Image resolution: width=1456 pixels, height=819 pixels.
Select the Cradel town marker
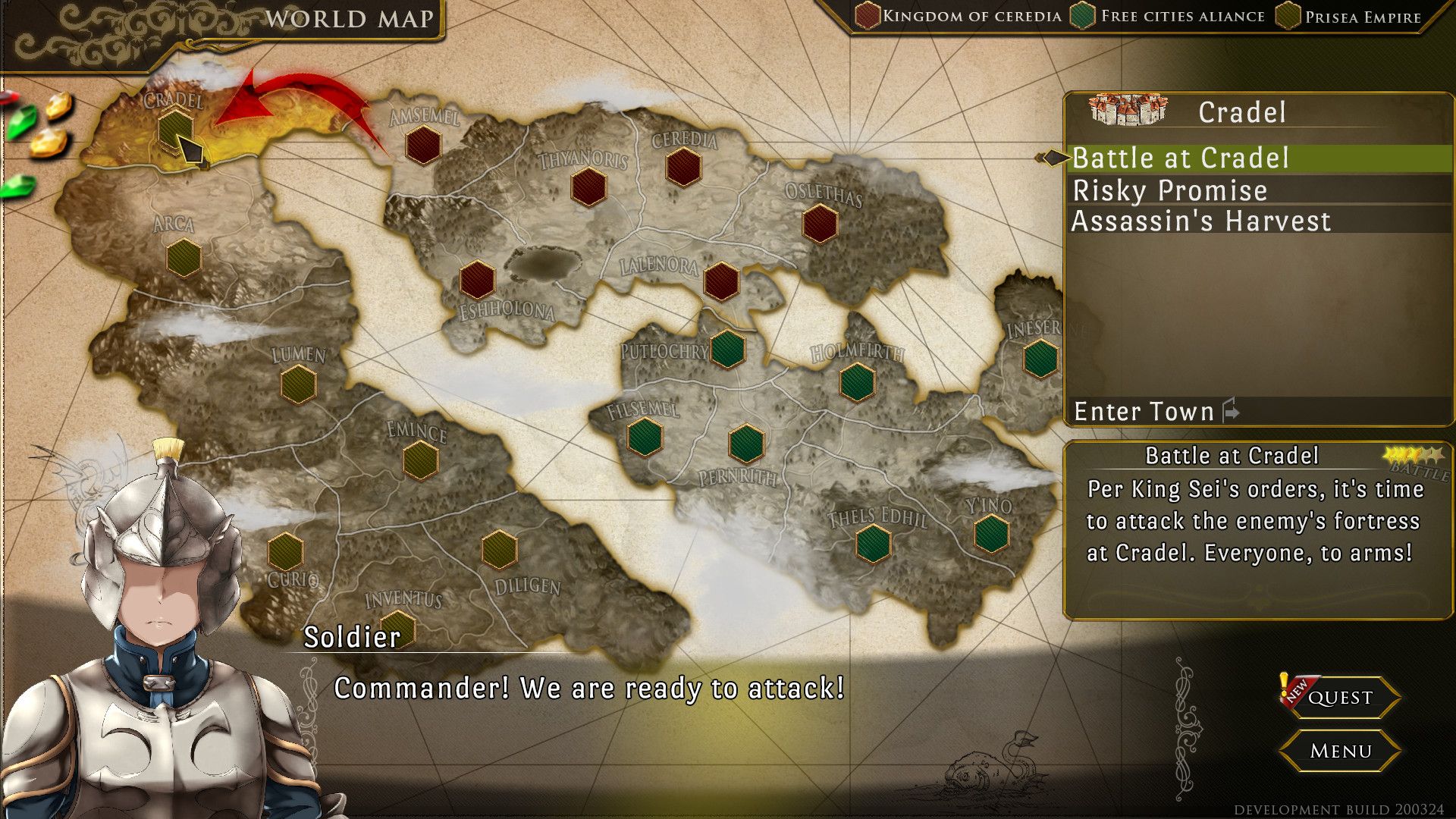coord(175,129)
